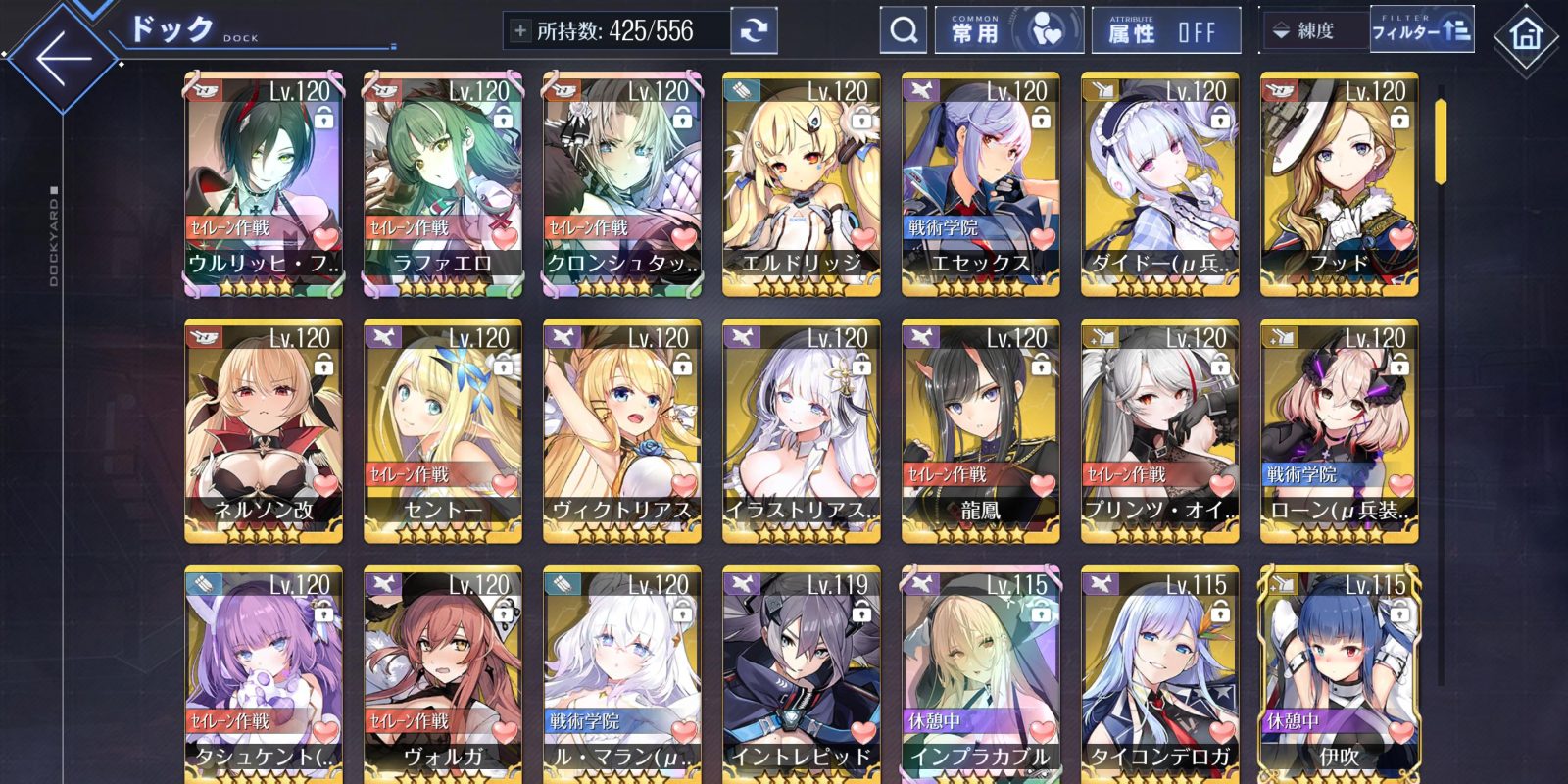Return to the home screen
1568x784 pixels.
[1525, 37]
